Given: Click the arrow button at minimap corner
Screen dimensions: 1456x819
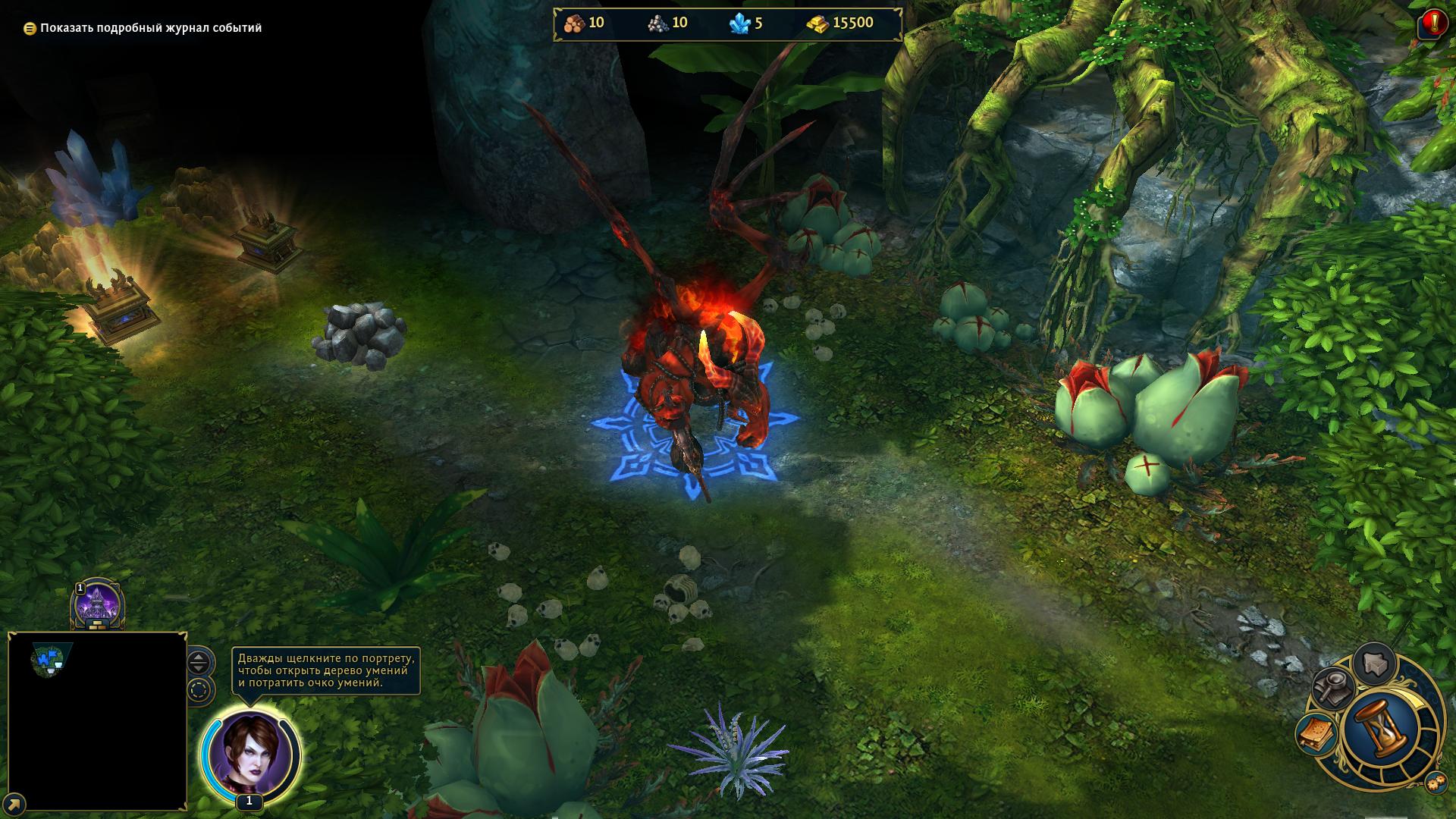Looking at the screenshot, I should [x=14, y=803].
